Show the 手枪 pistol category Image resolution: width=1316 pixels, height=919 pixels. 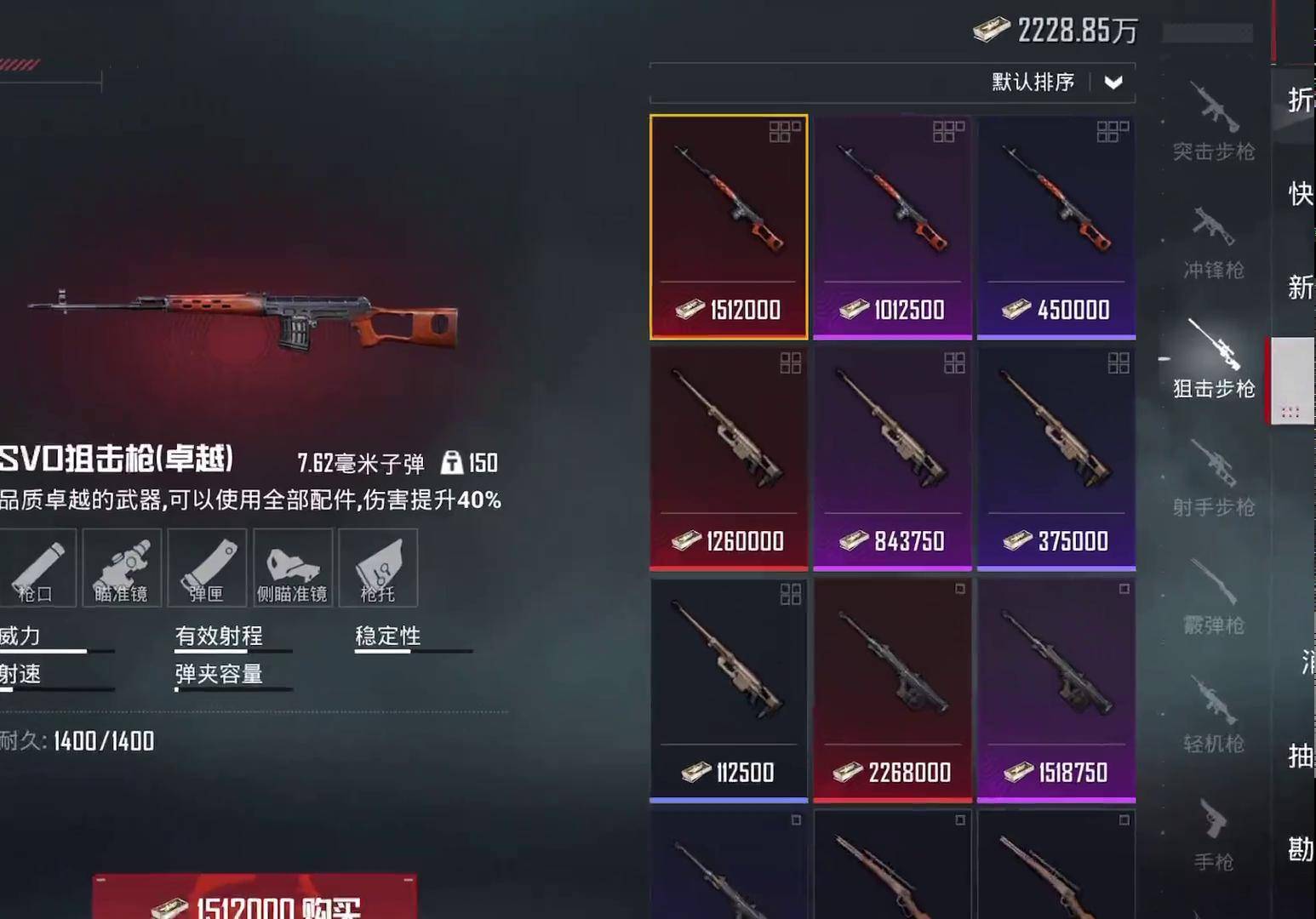click(1214, 834)
